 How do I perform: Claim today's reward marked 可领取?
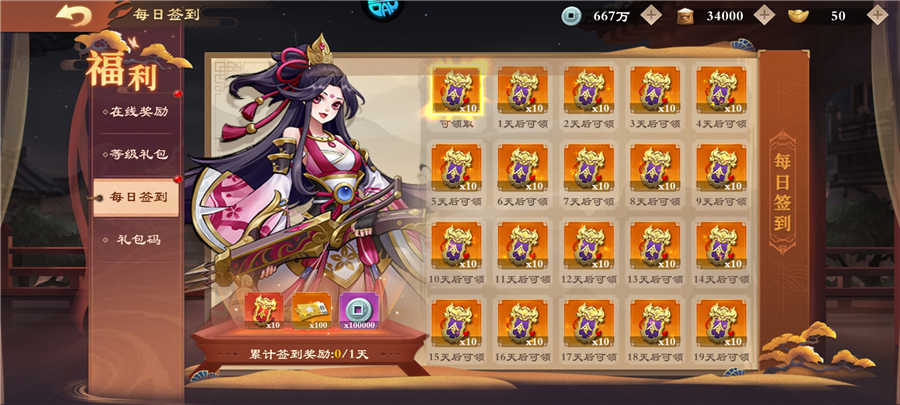(x=457, y=91)
